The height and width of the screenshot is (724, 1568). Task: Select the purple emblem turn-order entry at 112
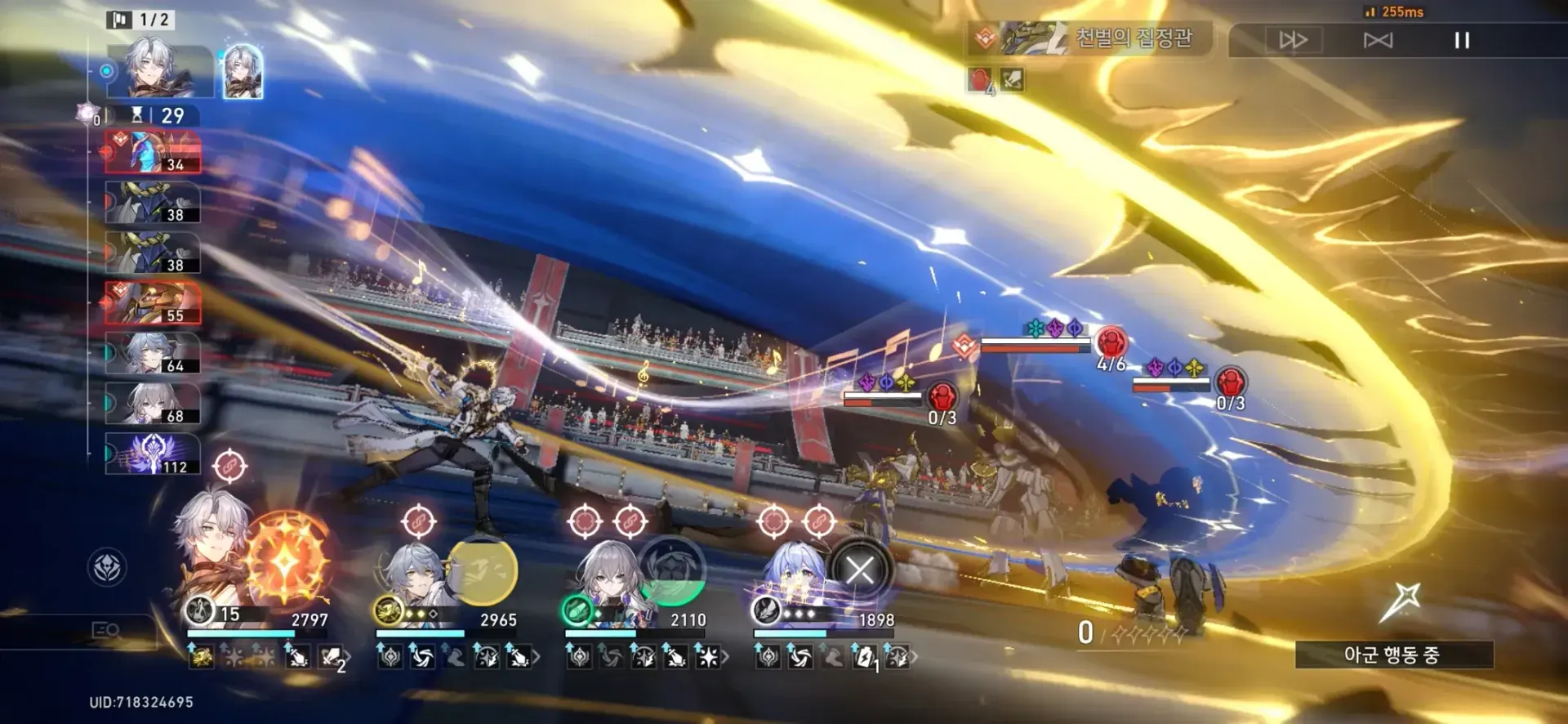tap(153, 454)
